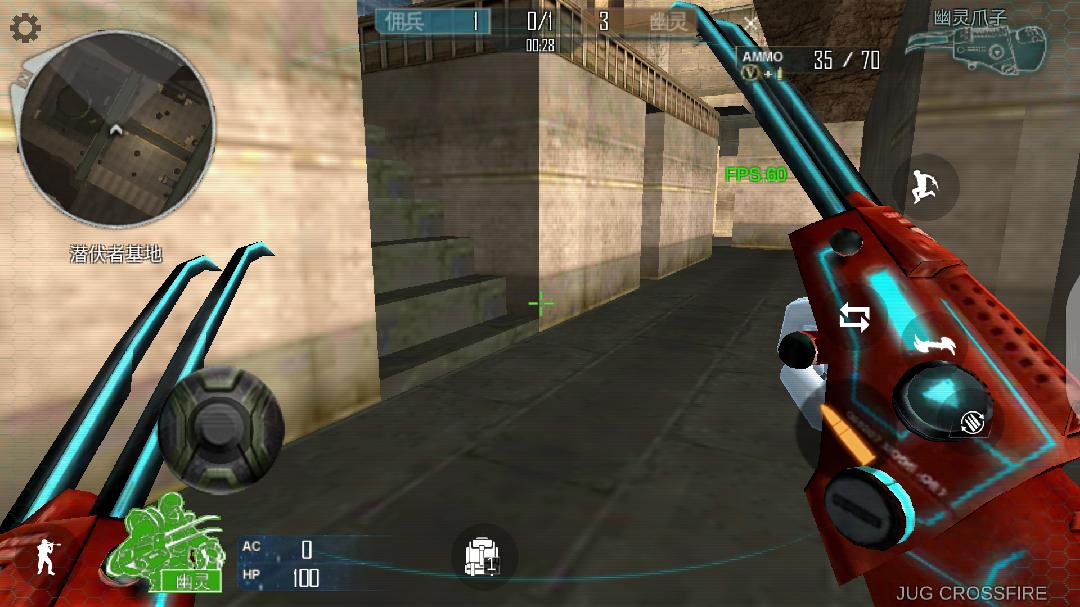Open the backpack icon
The width and height of the screenshot is (1080, 607).
(x=484, y=556)
